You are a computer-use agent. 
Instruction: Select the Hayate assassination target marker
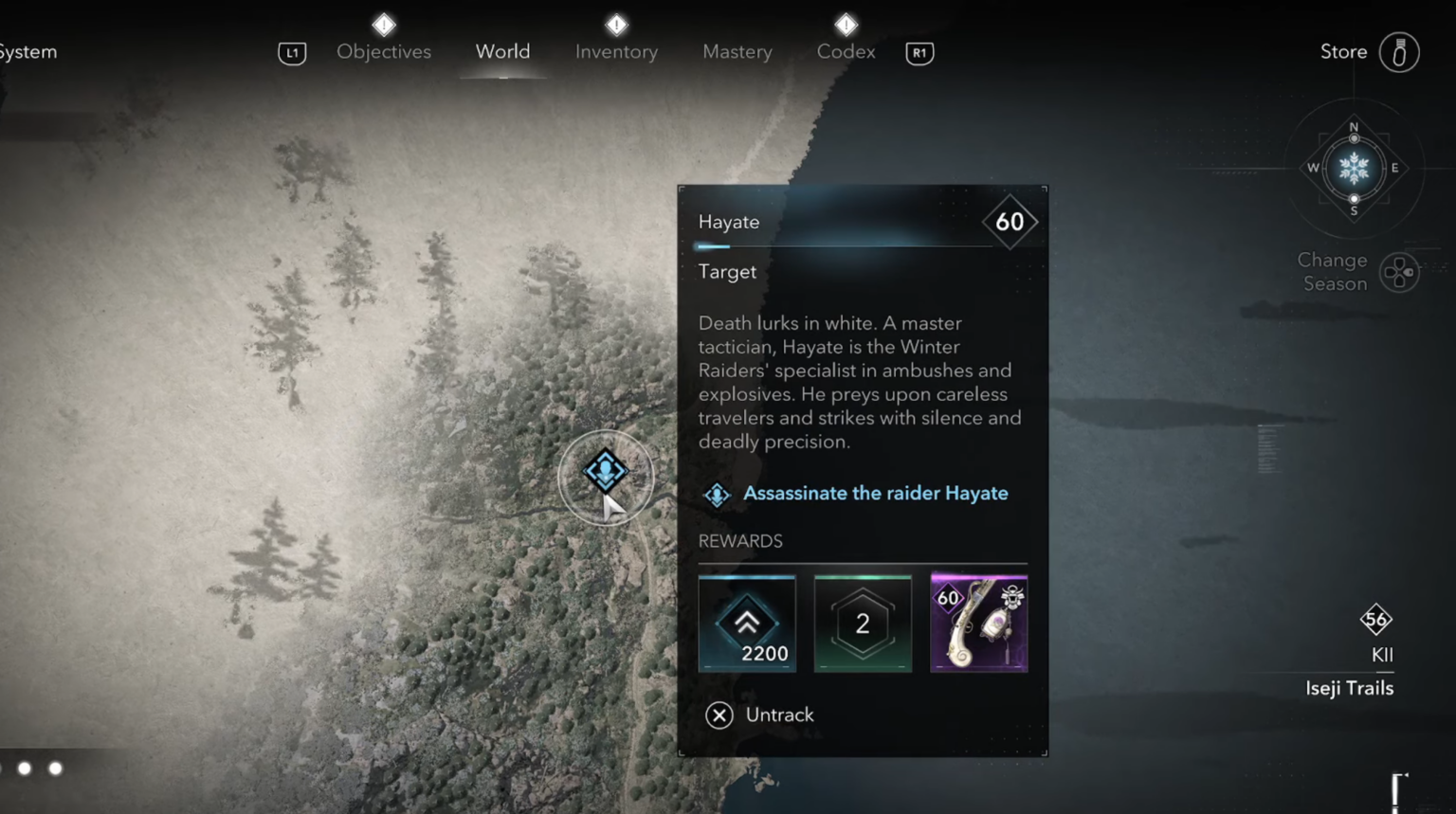tap(606, 471)
